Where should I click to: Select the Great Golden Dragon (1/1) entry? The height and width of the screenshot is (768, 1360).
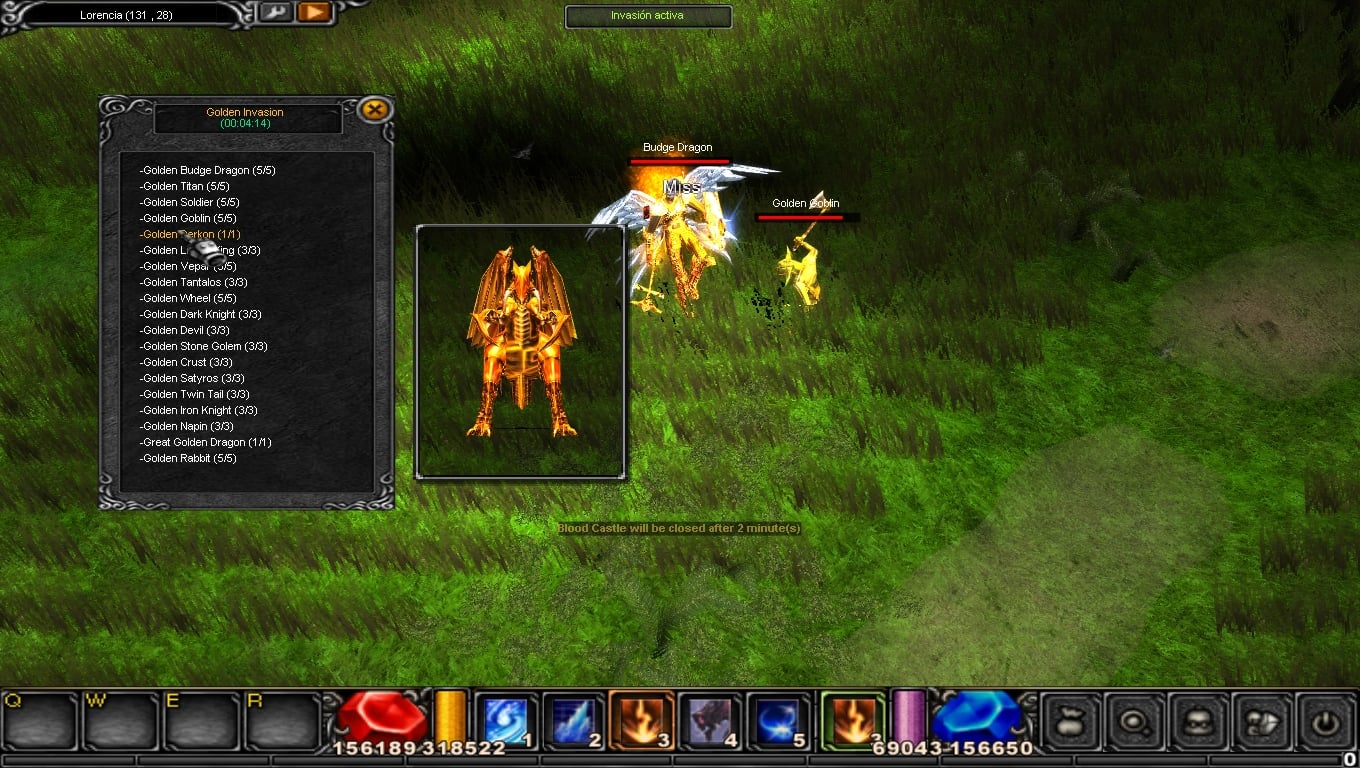pyautogui.click(x=204, y=442)
